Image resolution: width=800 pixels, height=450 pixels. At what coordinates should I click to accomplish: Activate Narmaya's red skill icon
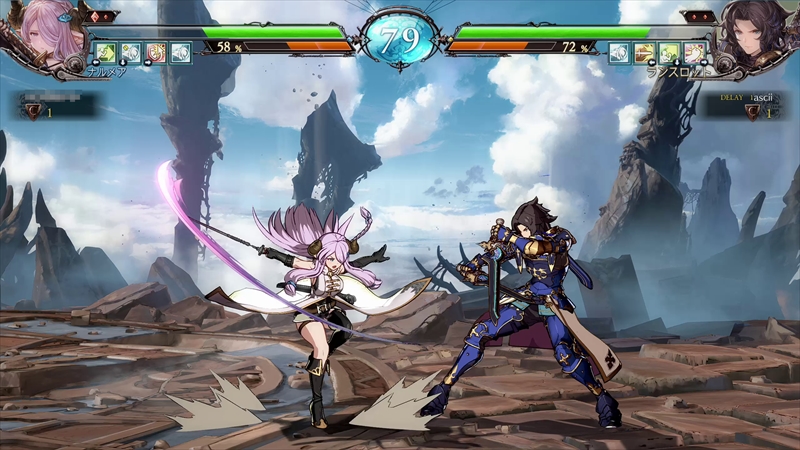point(156,52)
